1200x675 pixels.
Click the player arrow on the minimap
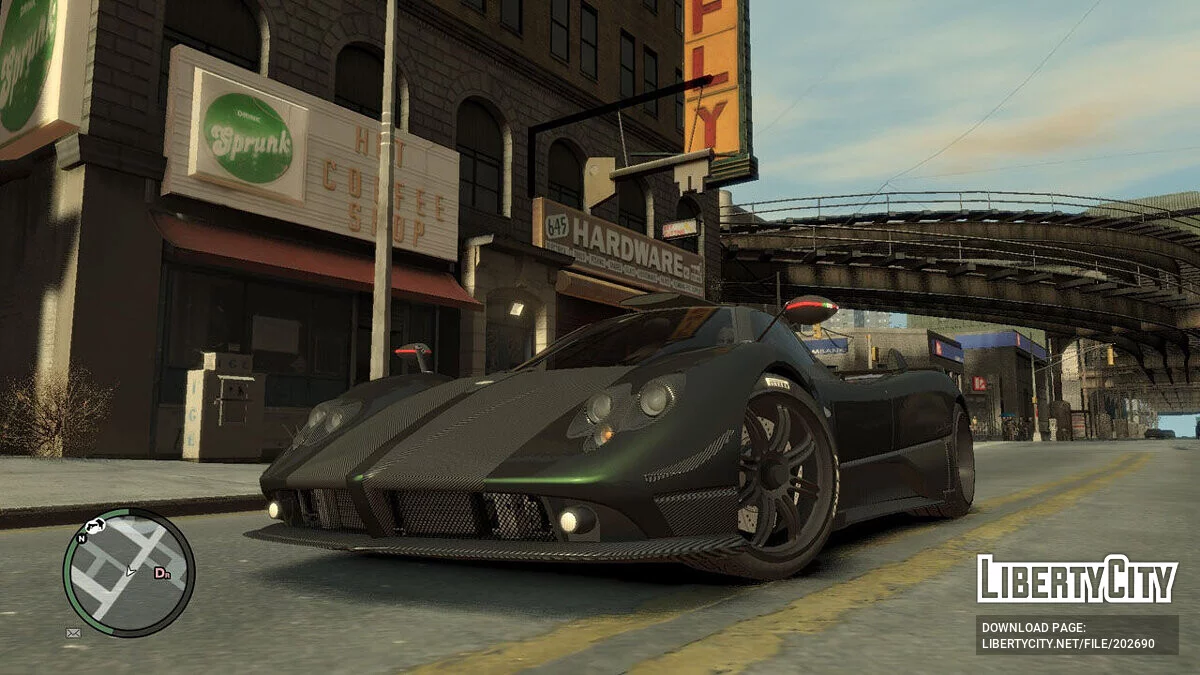point(129,571)
